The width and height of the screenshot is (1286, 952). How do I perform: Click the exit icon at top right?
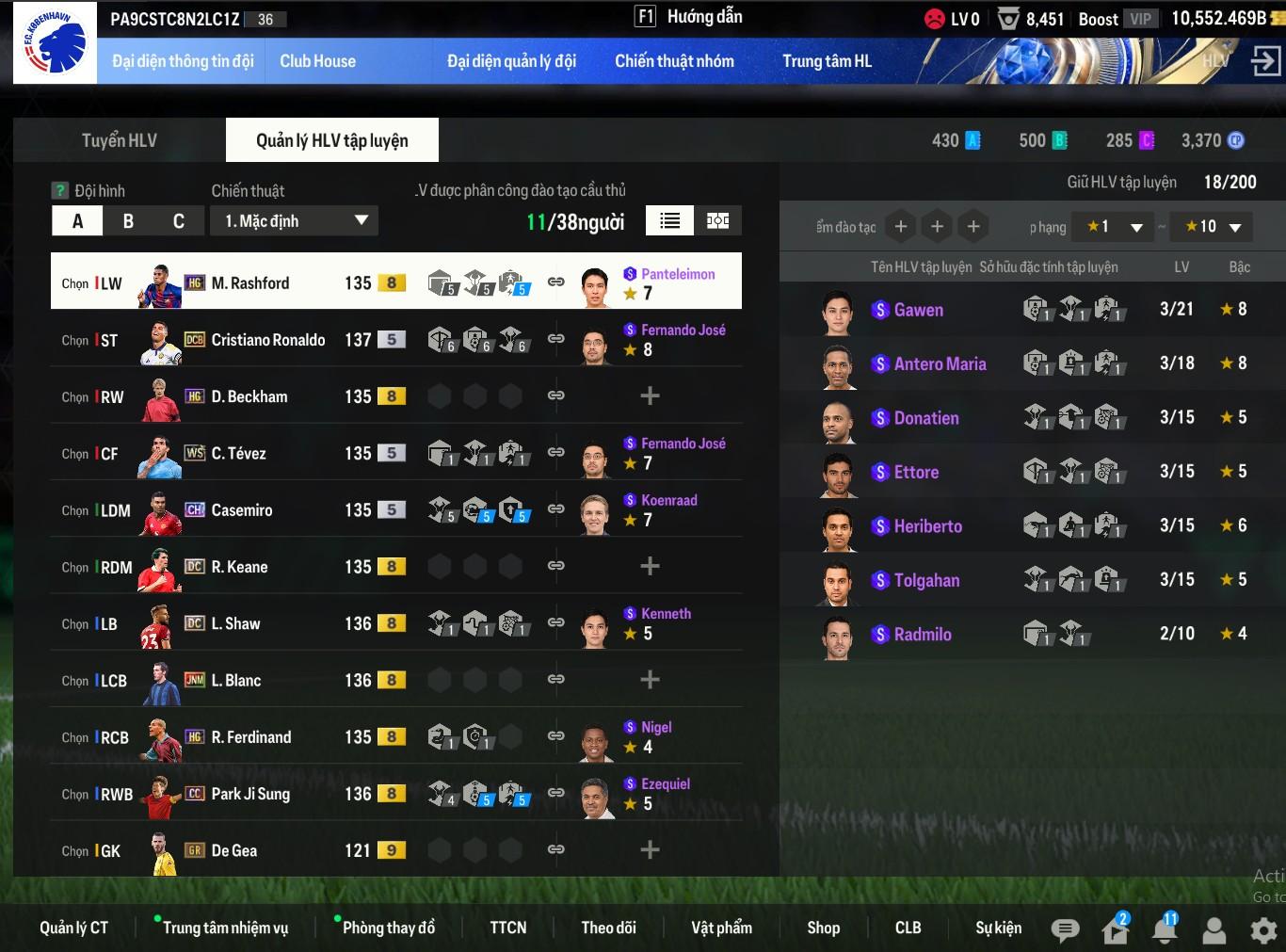(x=1264, y=62)
